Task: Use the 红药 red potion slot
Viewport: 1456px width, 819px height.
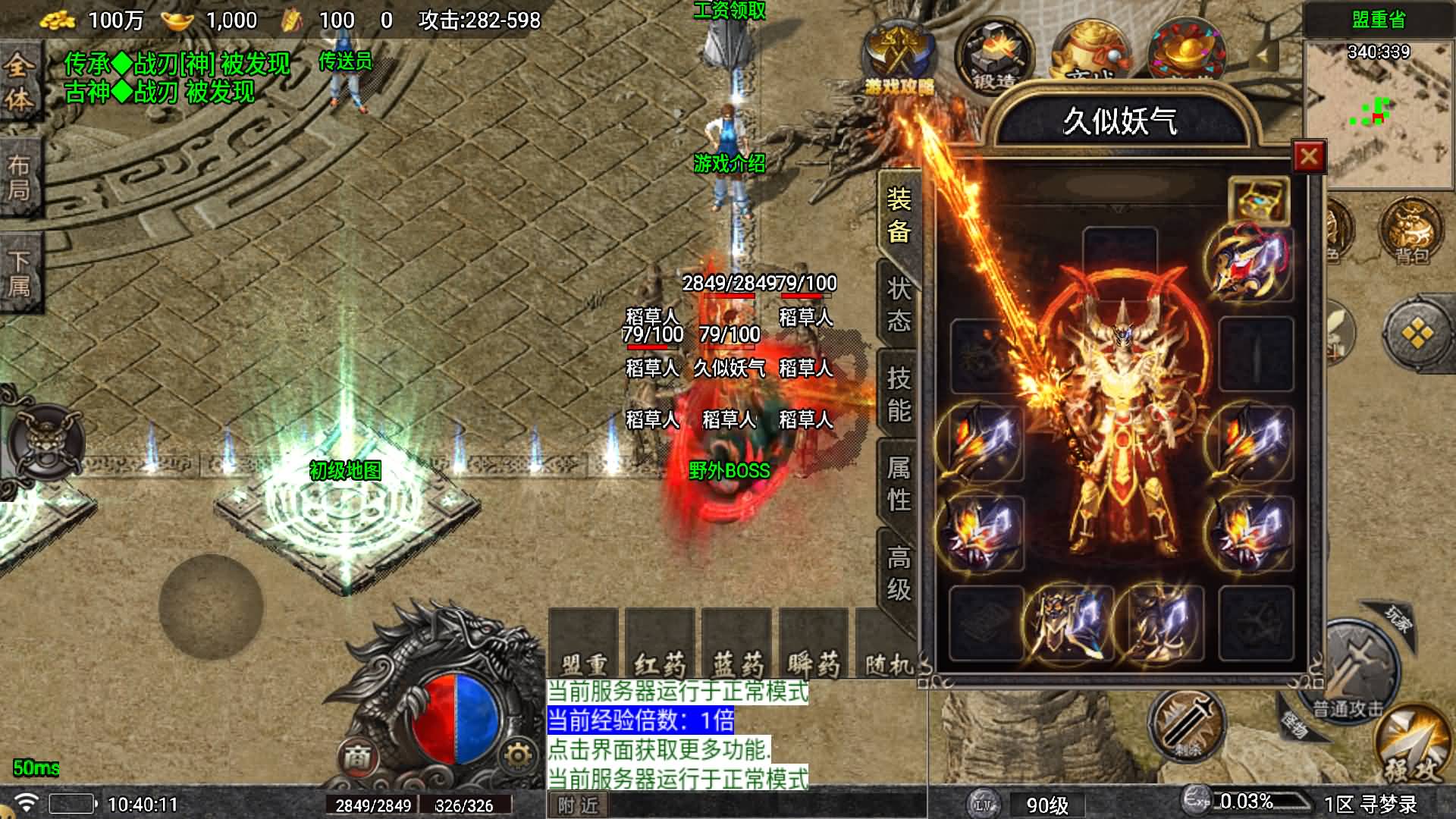Action: pos(660,645)
